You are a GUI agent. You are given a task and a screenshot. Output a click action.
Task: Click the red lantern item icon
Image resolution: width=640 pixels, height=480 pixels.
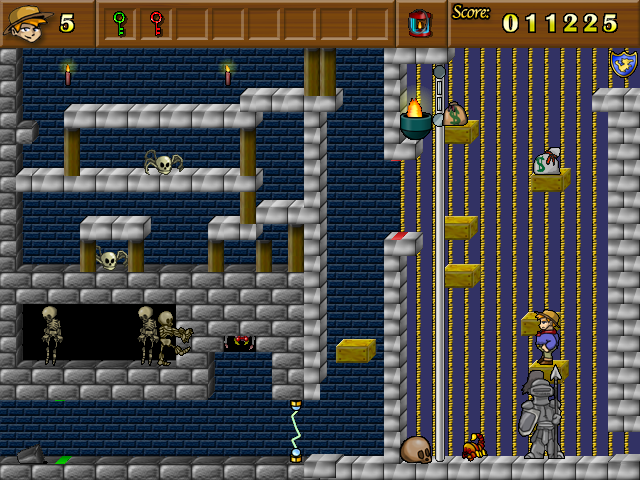tap(419, 22)
